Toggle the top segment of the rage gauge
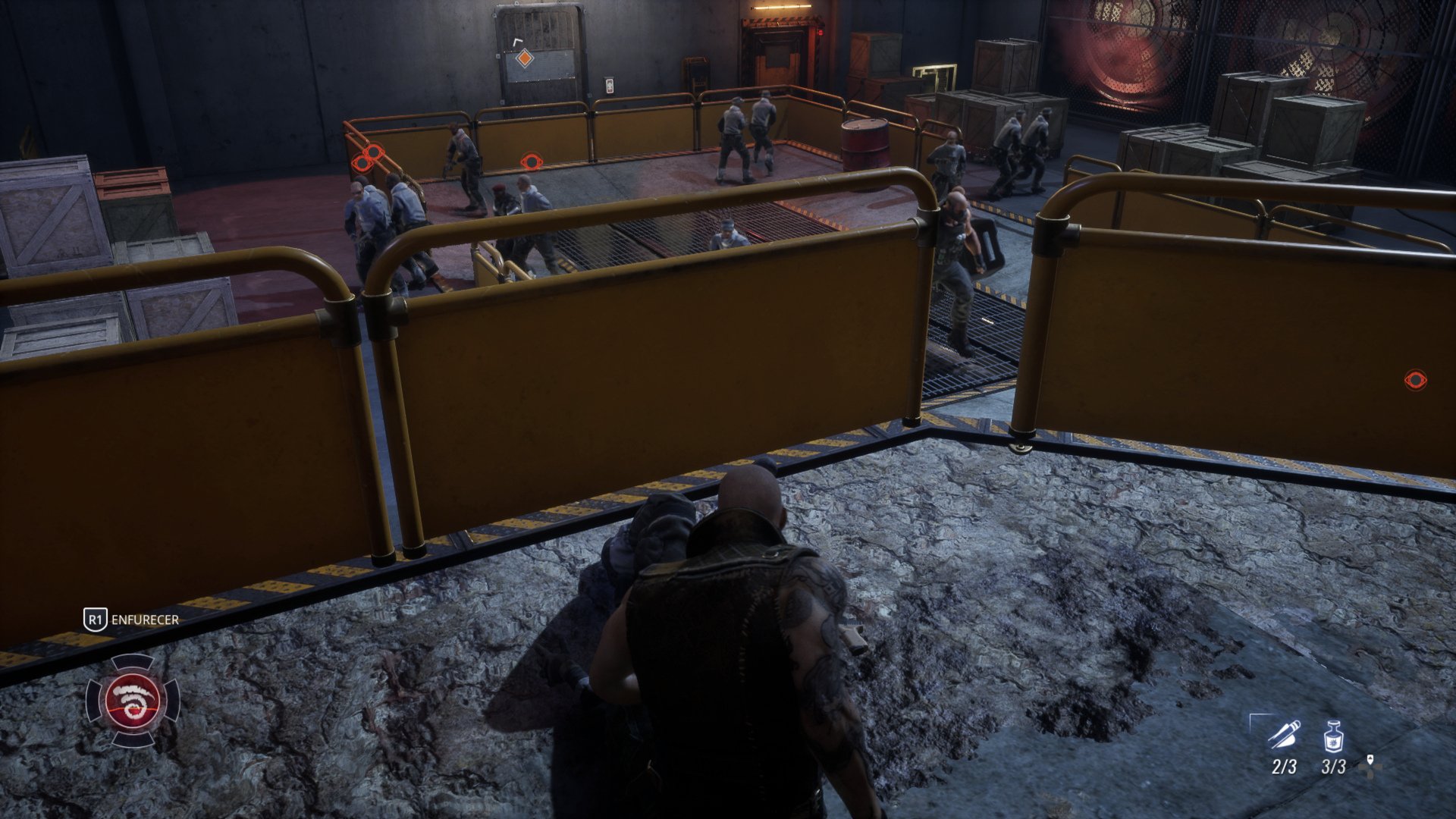 pyautogui.click(x=133, y=662)
